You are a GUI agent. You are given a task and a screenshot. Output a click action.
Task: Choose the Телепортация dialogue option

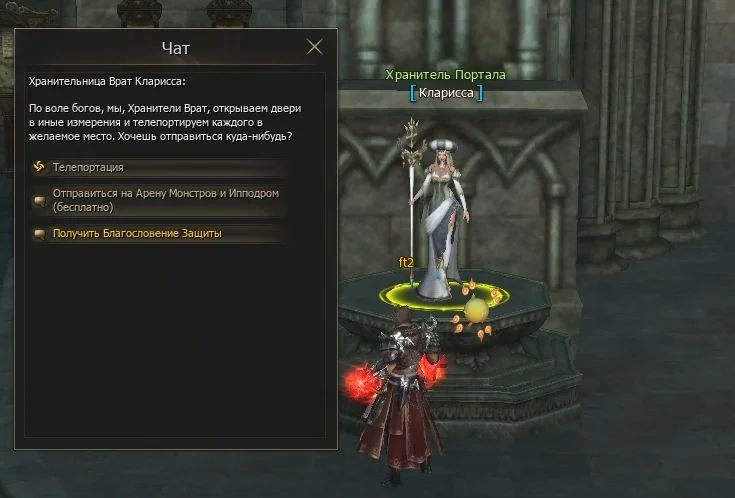click(x=88, y=167)
